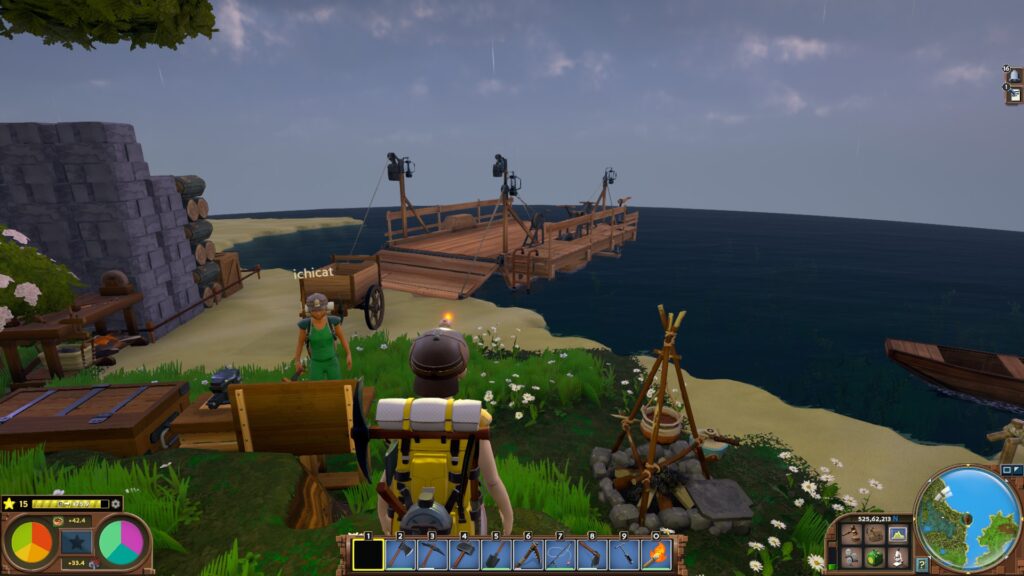Open the landscape picture panel icon
Image resolution: width=1024 pixels, height=576 pixels.
click(898, 534)
